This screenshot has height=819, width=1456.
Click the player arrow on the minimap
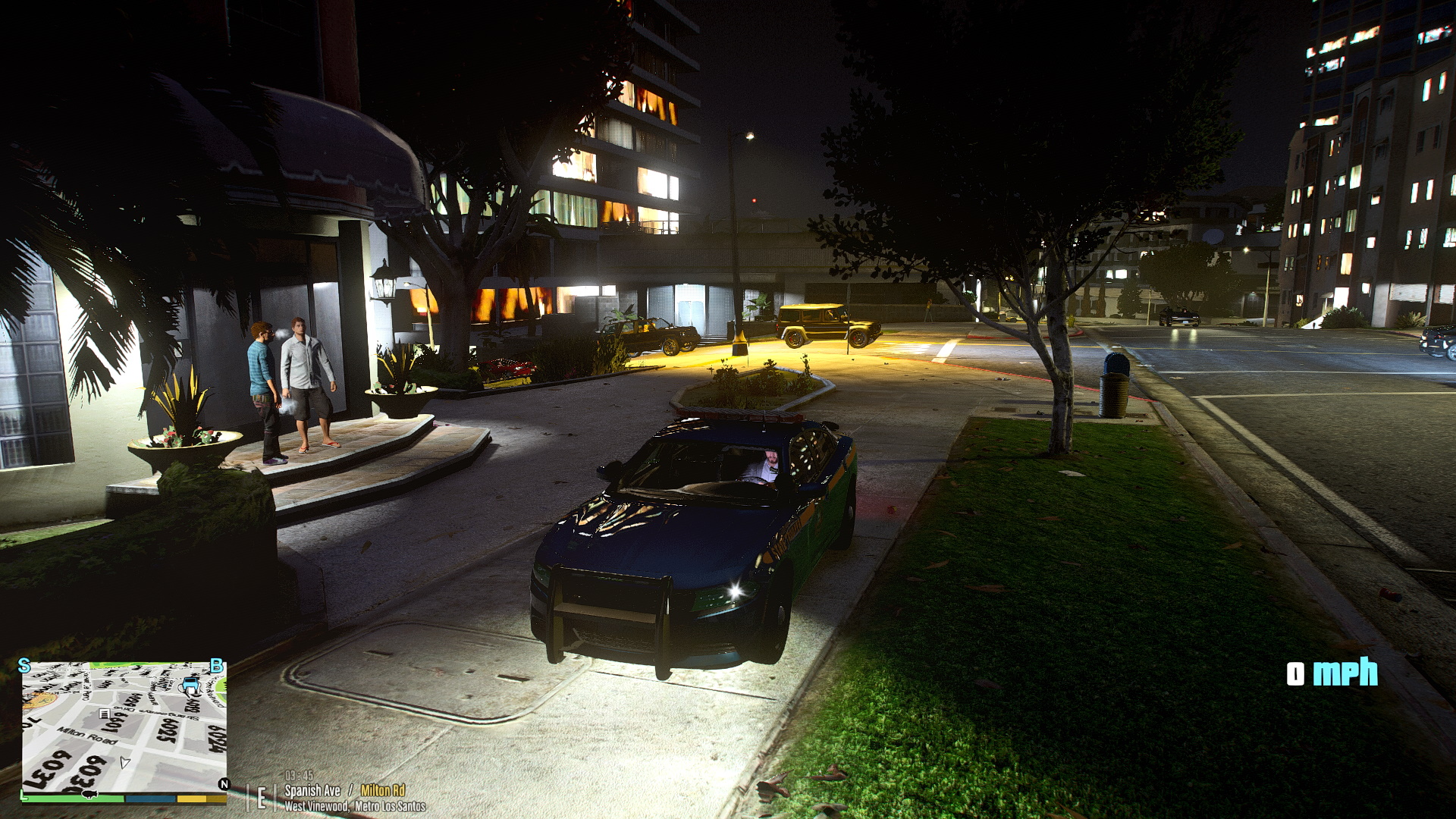125,761
